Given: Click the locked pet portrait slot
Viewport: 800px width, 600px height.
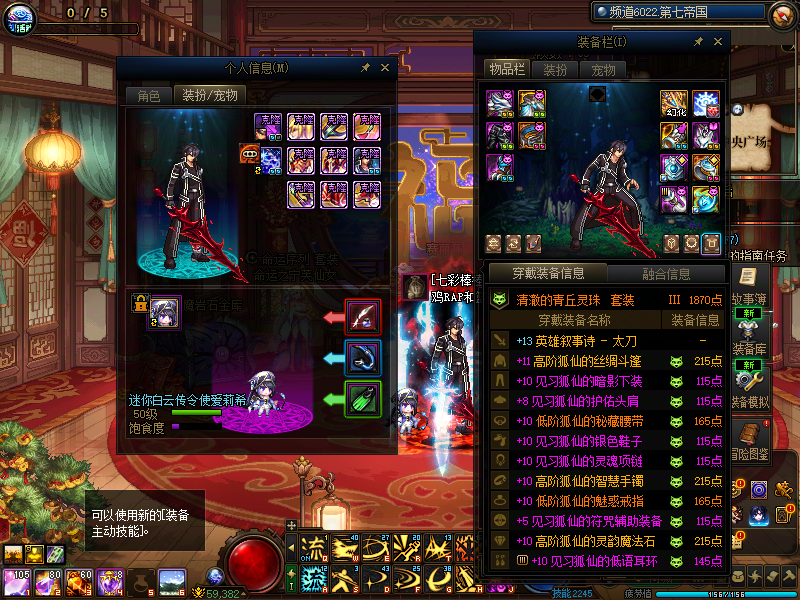Looking at the screenshot, I should pos(163,310).
